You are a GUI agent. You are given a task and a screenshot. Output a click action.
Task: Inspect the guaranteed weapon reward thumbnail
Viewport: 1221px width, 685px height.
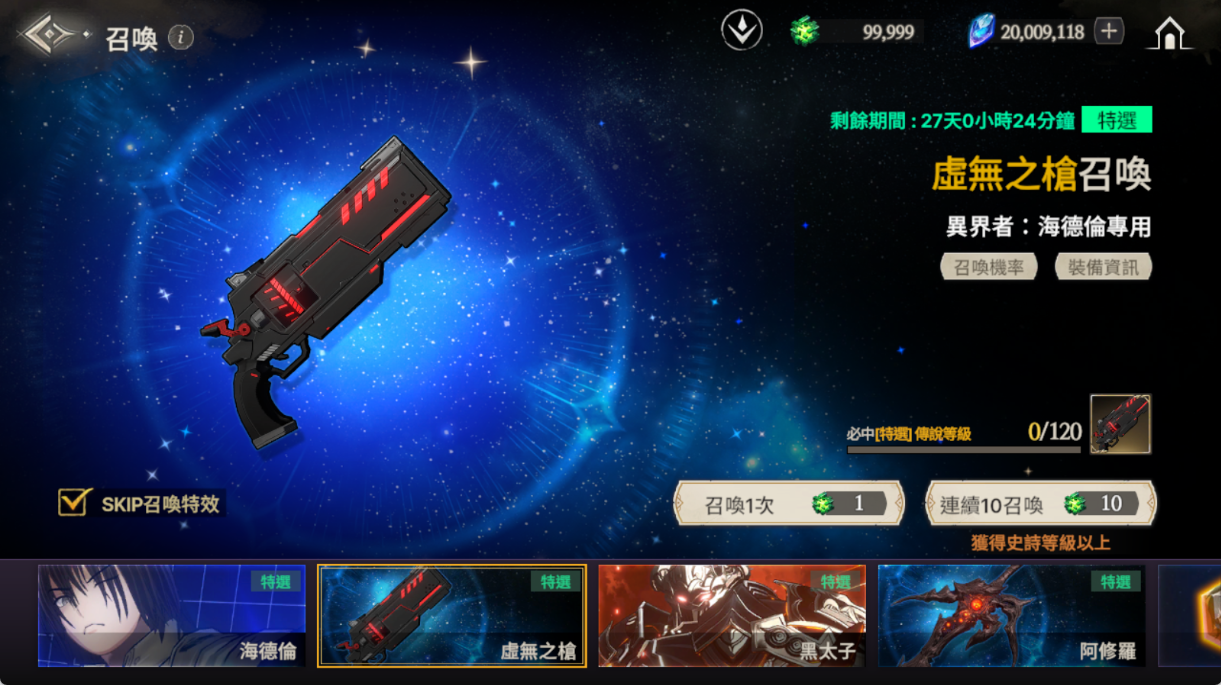pos(1120,424)
